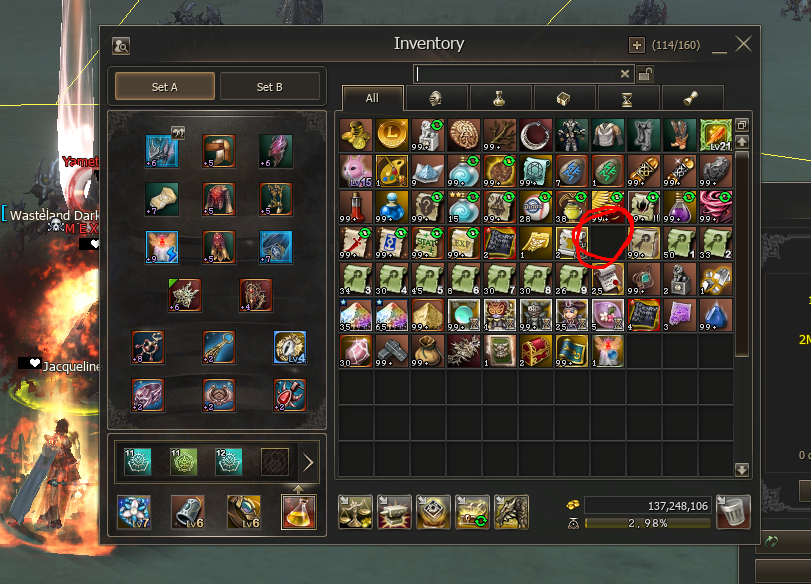Switch to equipment Set B

click(x=269, y=87)
